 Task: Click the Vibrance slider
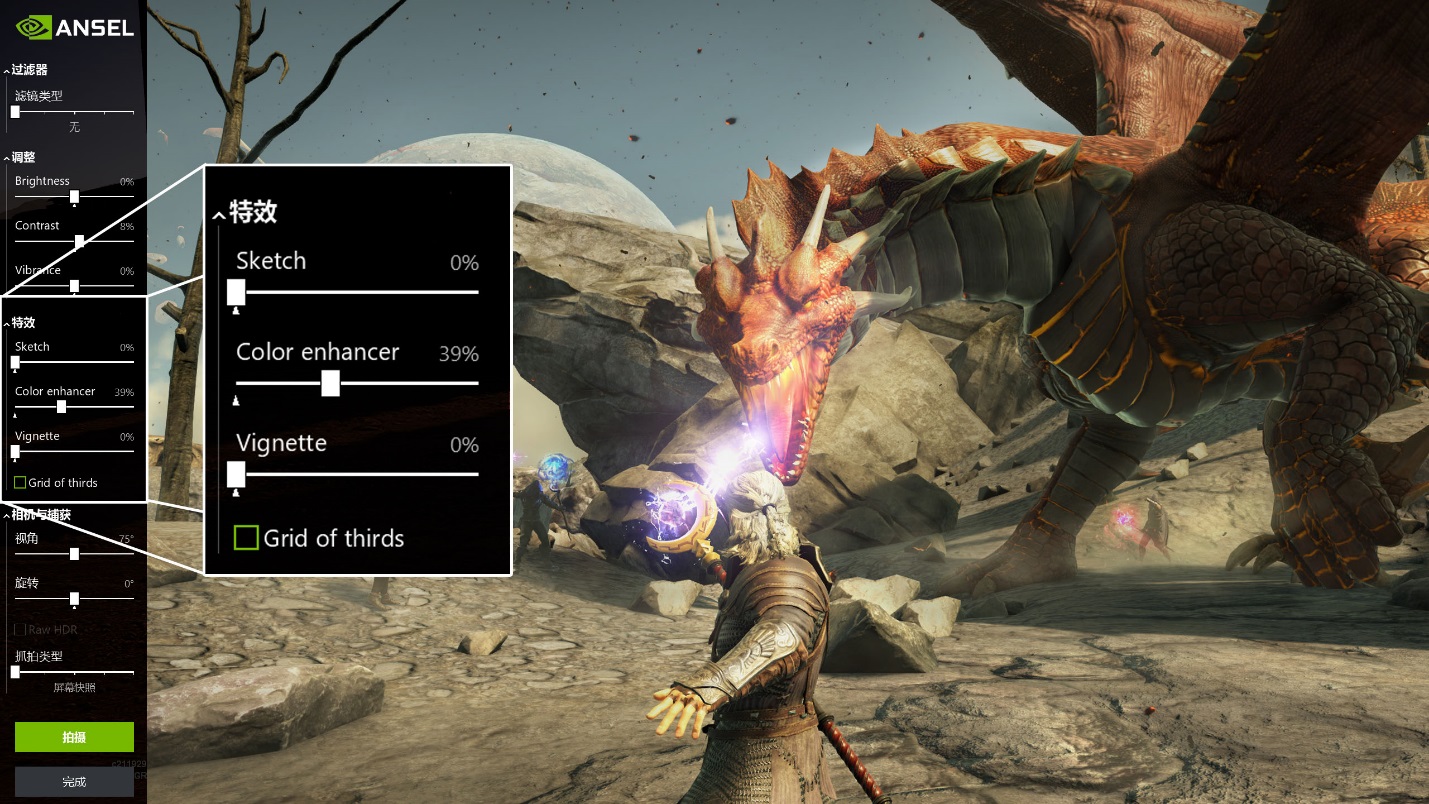tap(74, 286)
